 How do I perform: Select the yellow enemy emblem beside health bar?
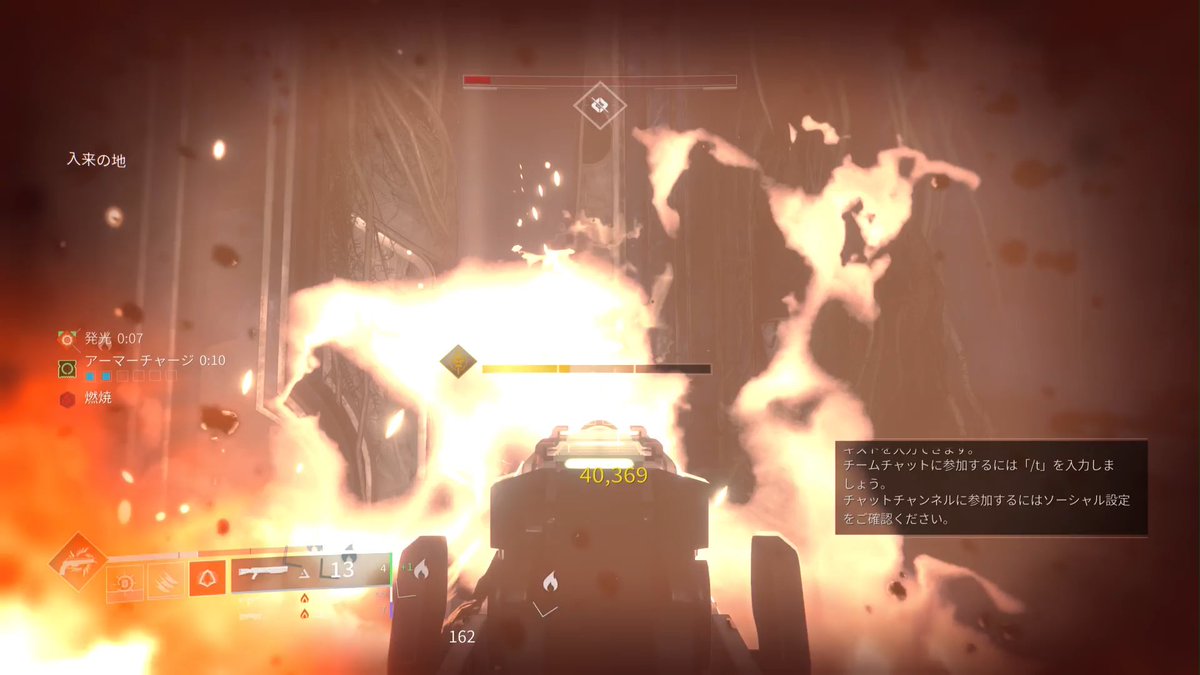coord(458,361)
